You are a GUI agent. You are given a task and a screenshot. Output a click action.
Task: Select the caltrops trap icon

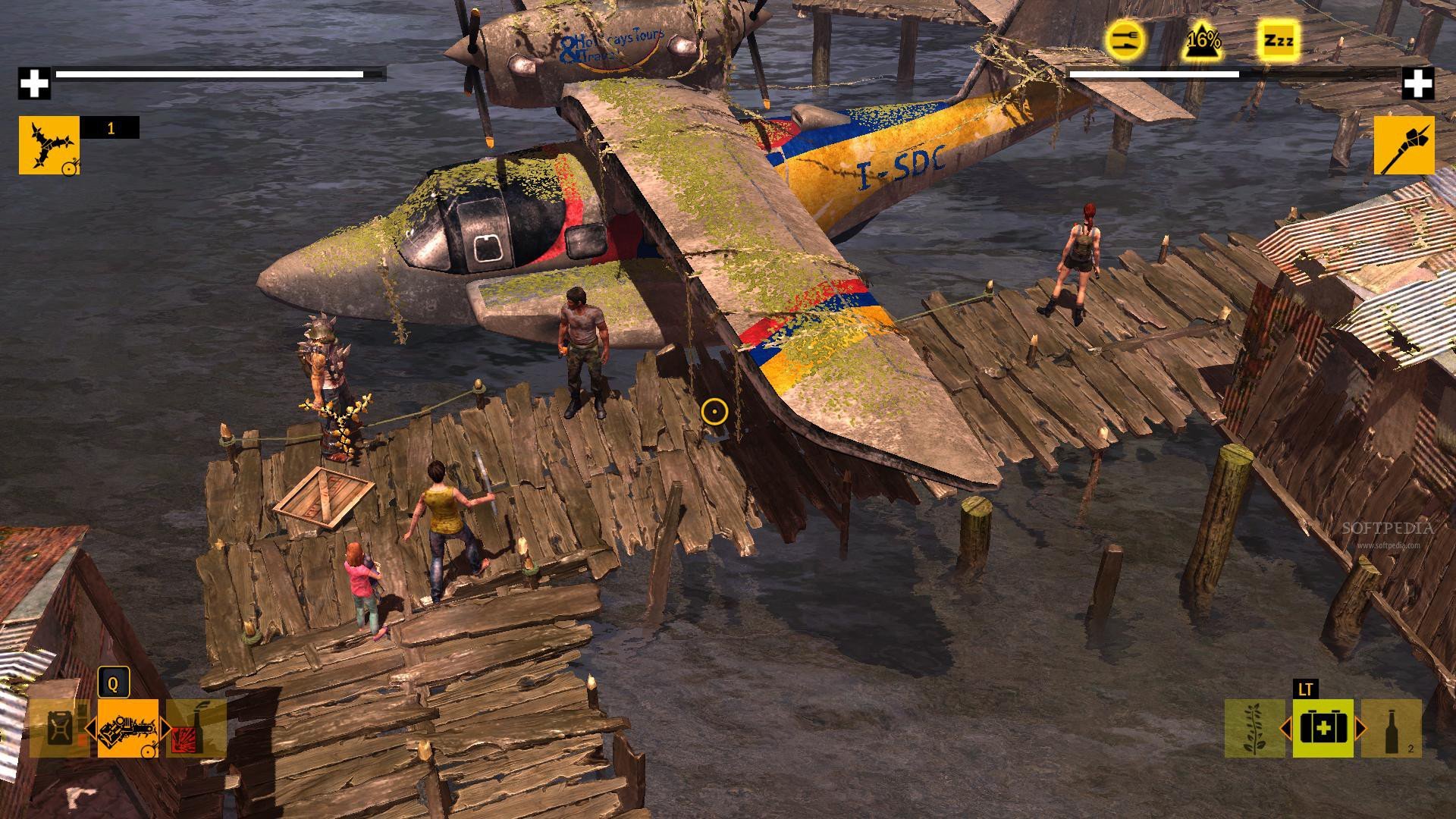click(x=49, y=145)
